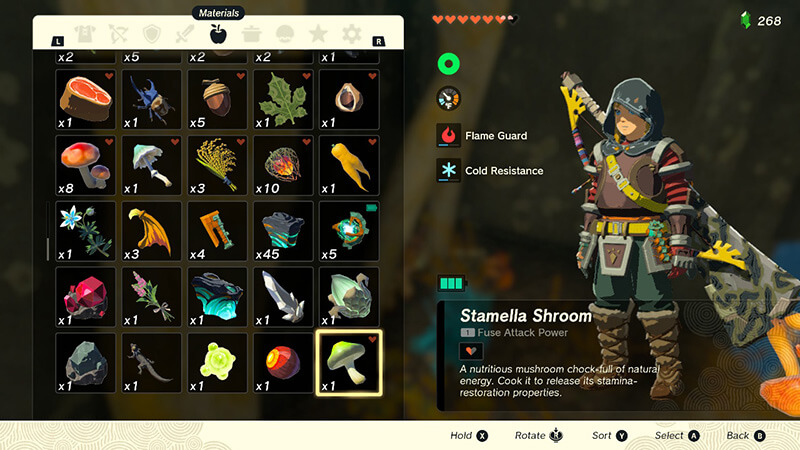Image resolution: width=800 pixels, height=450 pixels.
Task: Select the lizard material slot
Action: [152, 362]
